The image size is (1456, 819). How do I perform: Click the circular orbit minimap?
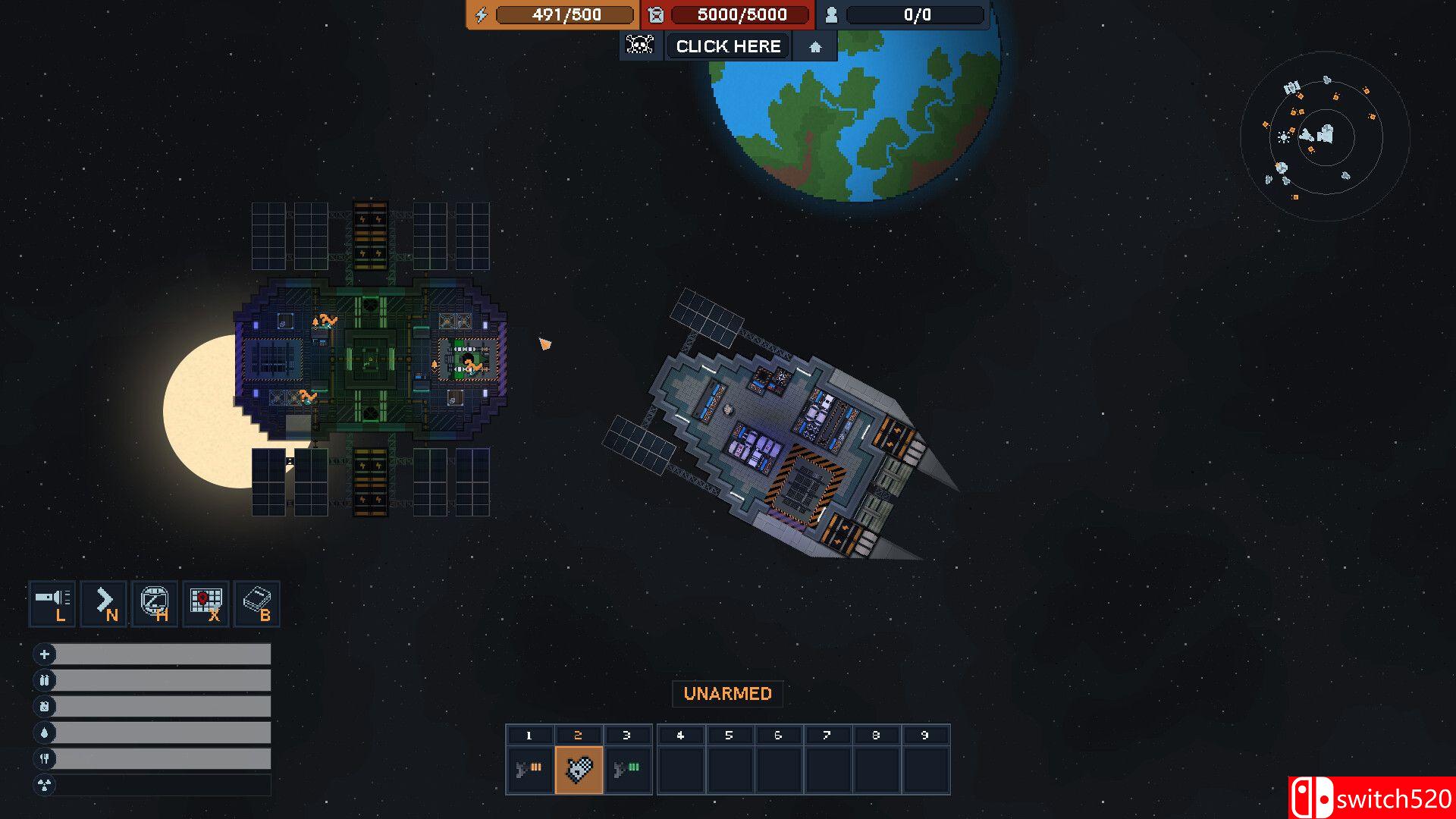click(1324, 136)
